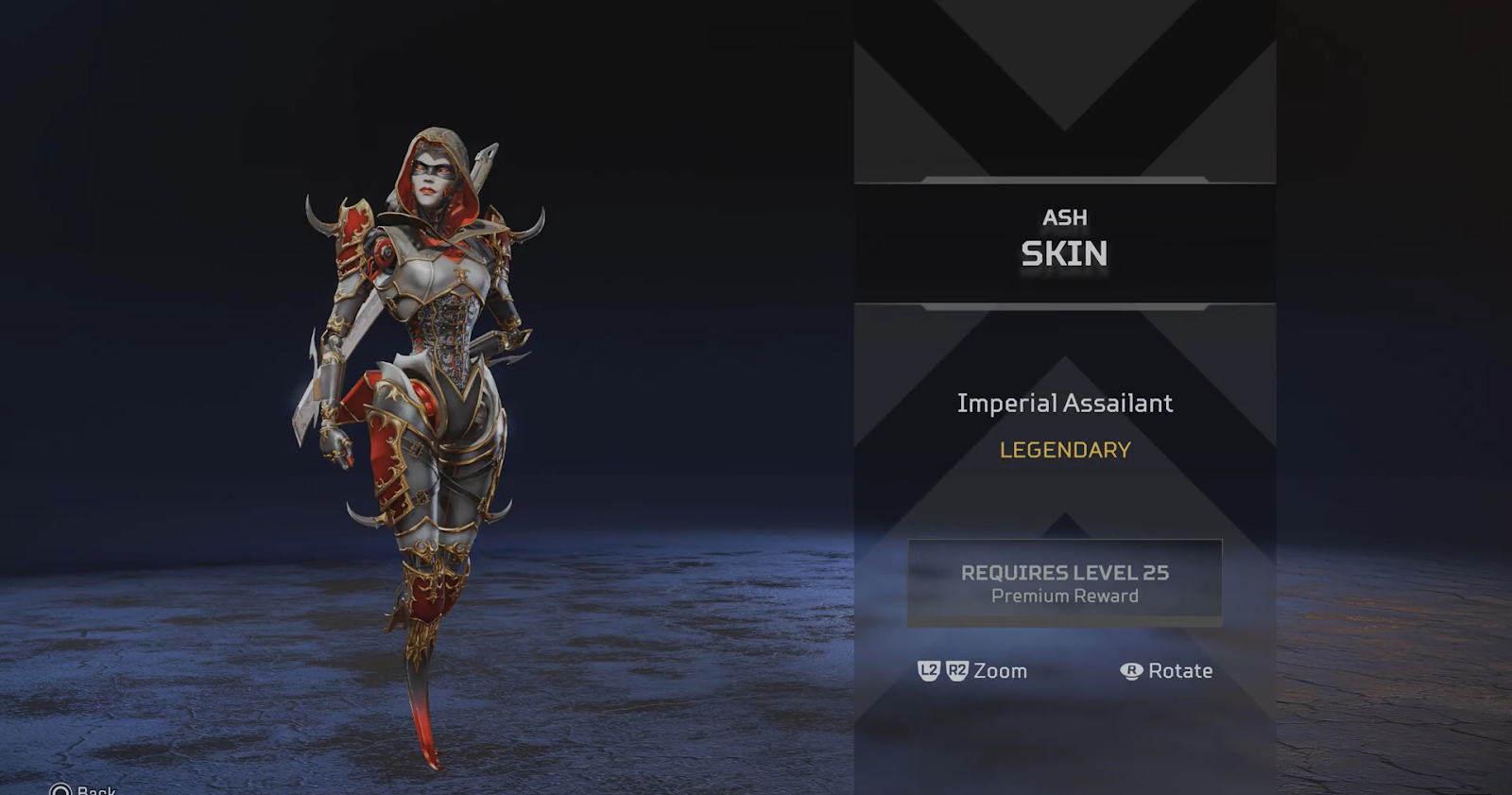The width and height of the screenshot is (1512, 795).
Task: Click the Requires Level 25 Premium Reward button
Action: pyautogui.click(x=1064, y=582)
